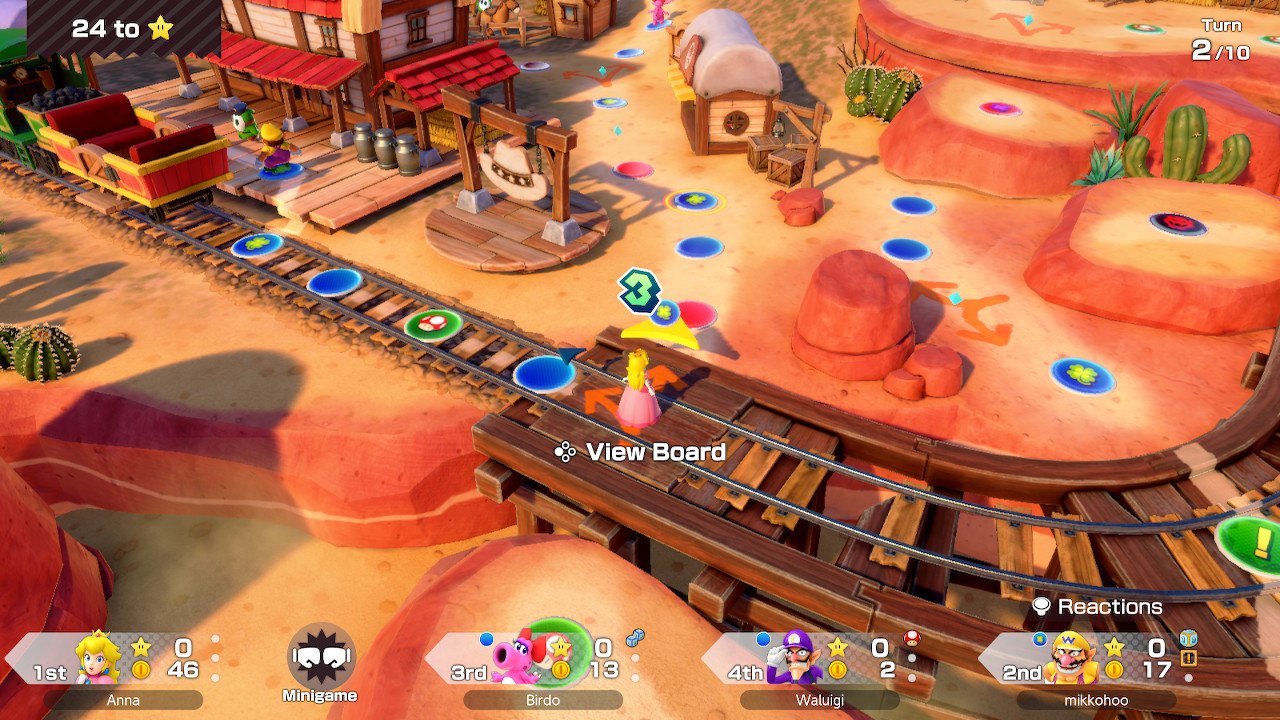
Task: Click the Minimap-style Minigame badge icon
Action: tap(321, 658)
